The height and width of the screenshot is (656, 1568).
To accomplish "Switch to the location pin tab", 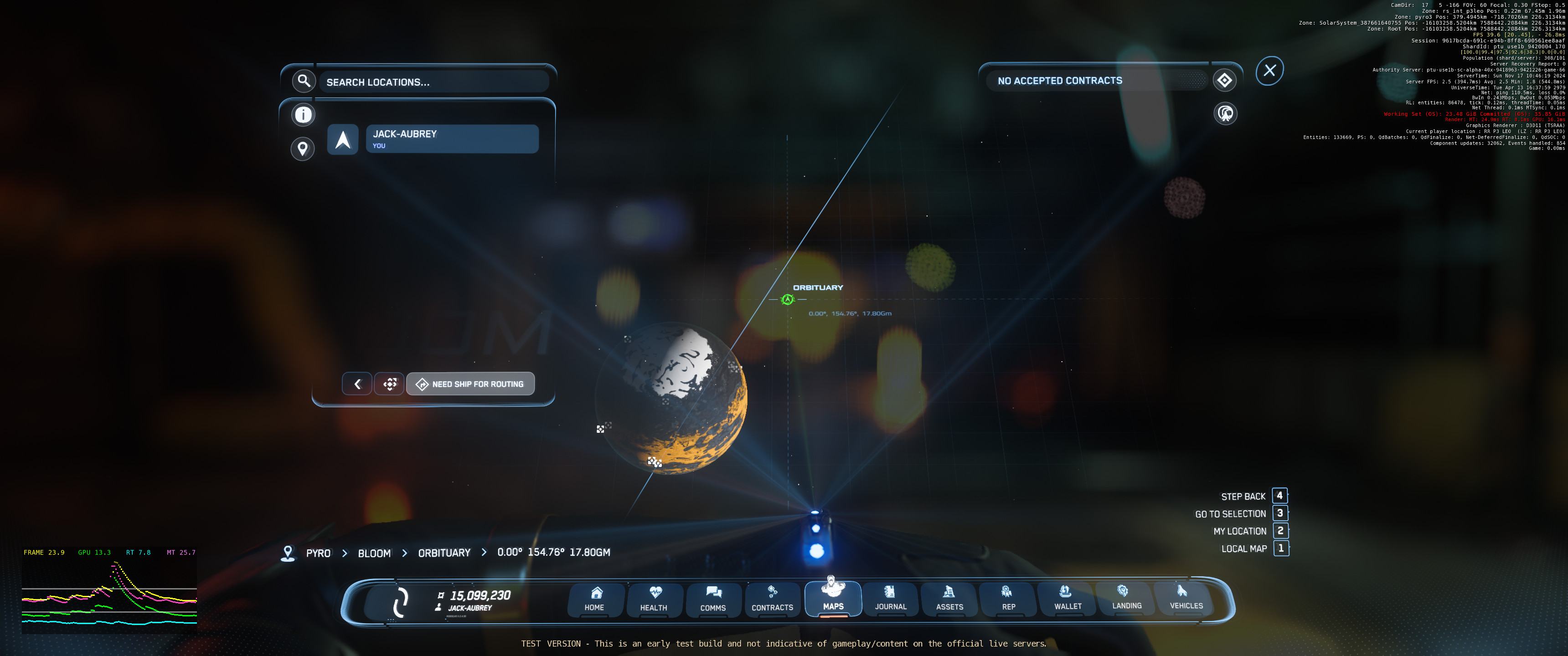I will coord(303,149).
